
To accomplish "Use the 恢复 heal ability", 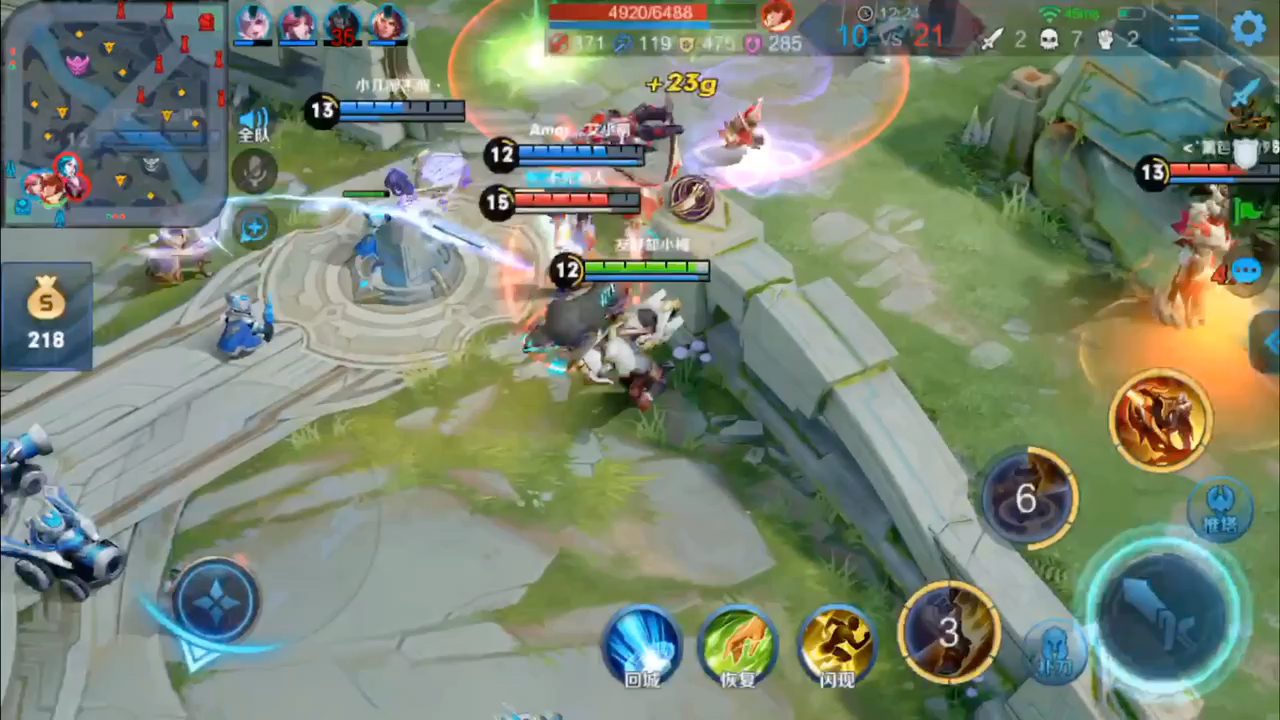I will point(738,641).
